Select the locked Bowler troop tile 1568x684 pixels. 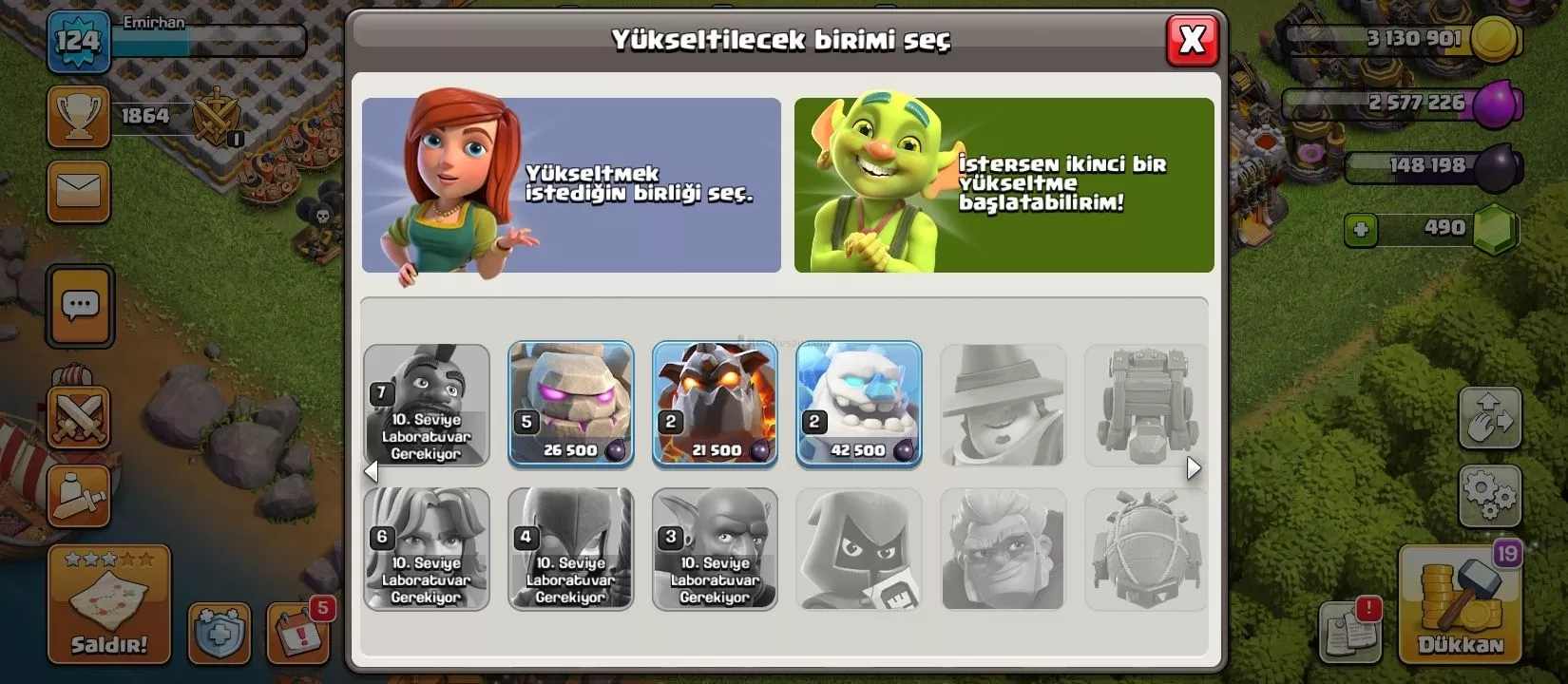pos(715,548)
